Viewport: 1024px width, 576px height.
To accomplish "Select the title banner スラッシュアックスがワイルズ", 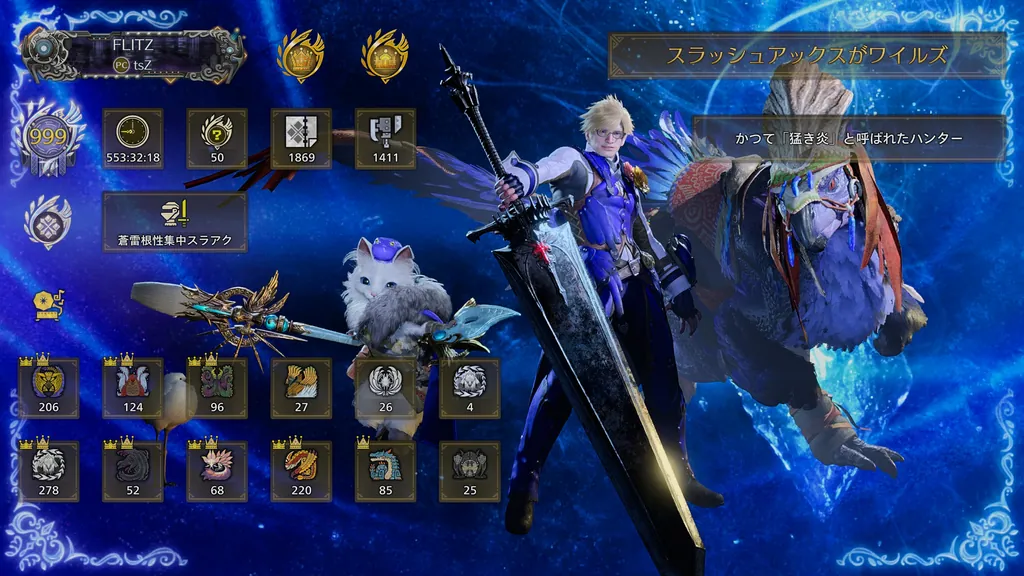I will tap(807, 55).
